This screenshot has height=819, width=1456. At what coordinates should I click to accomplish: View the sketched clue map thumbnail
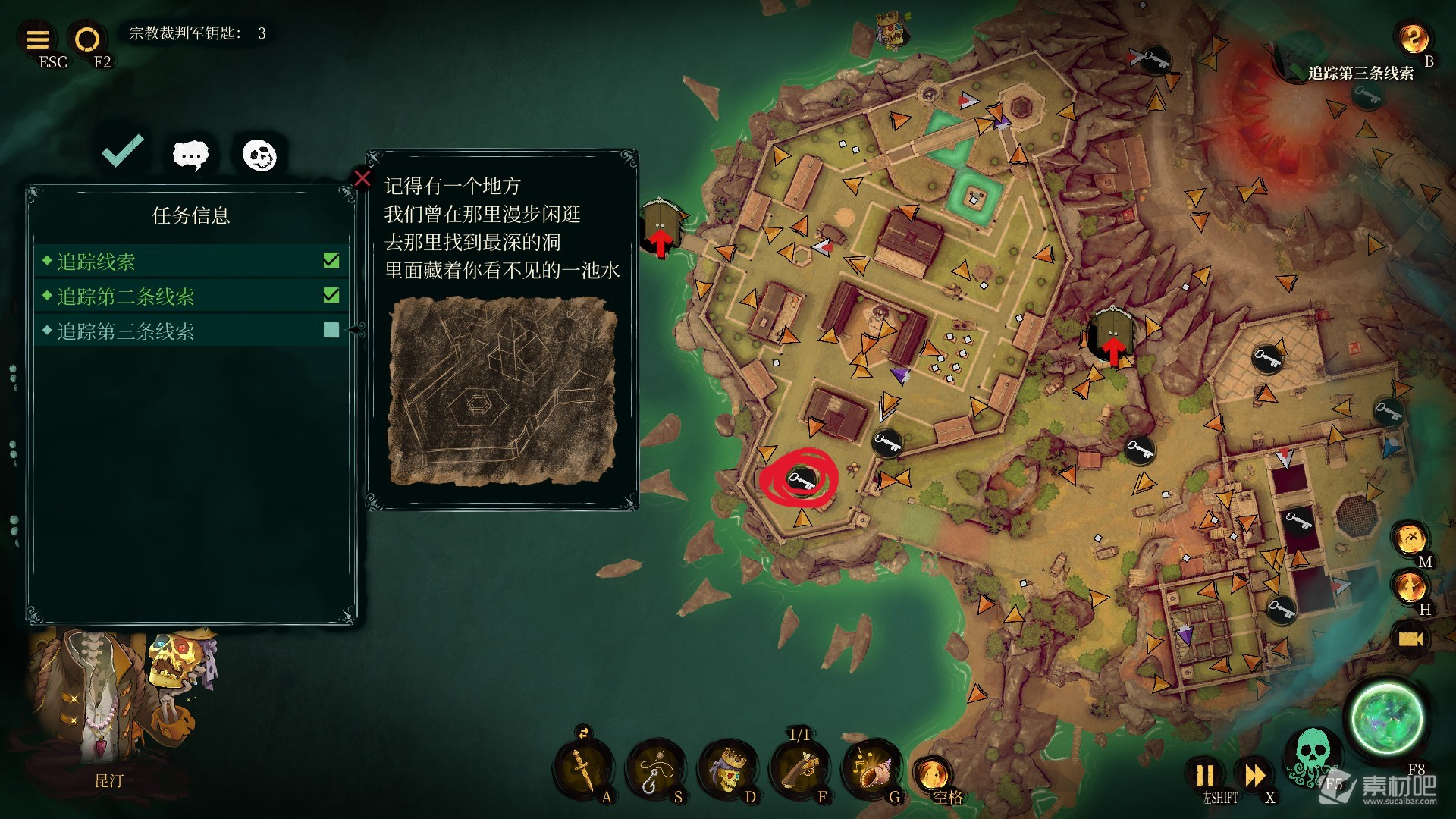(x=502, y=391)
